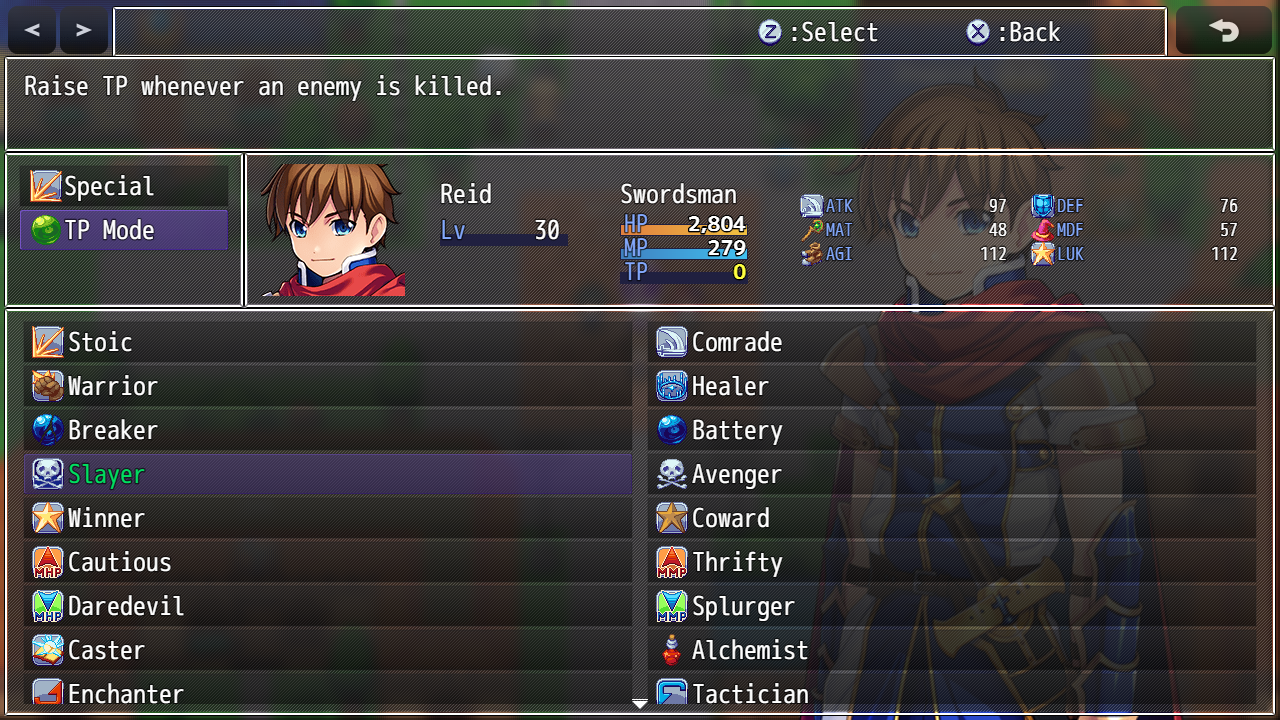1280x720 pixels.
Task: Switch to the next party member arrow
Action: [84, 31]
